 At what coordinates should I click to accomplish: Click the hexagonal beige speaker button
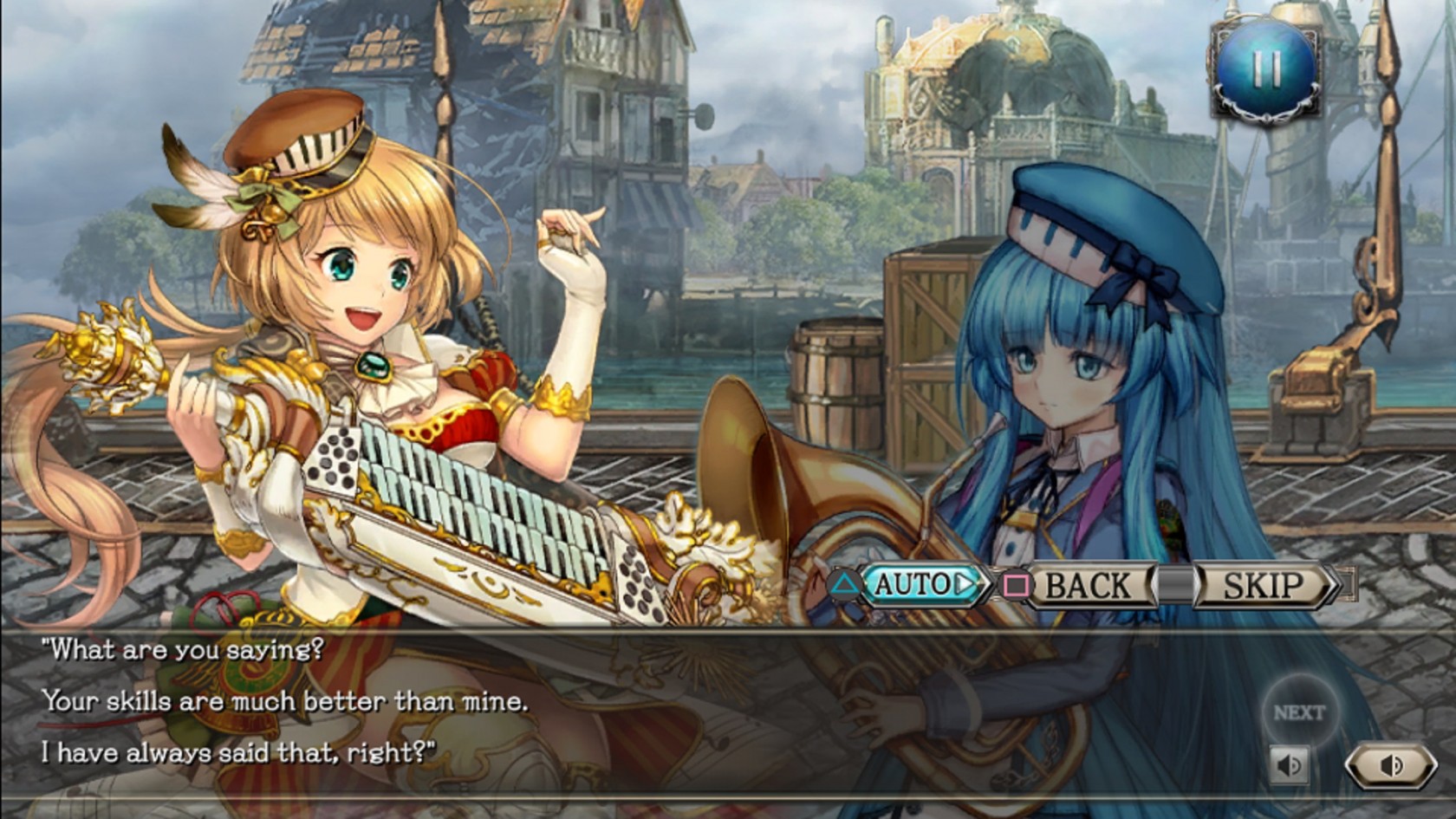pos(1390,765)
